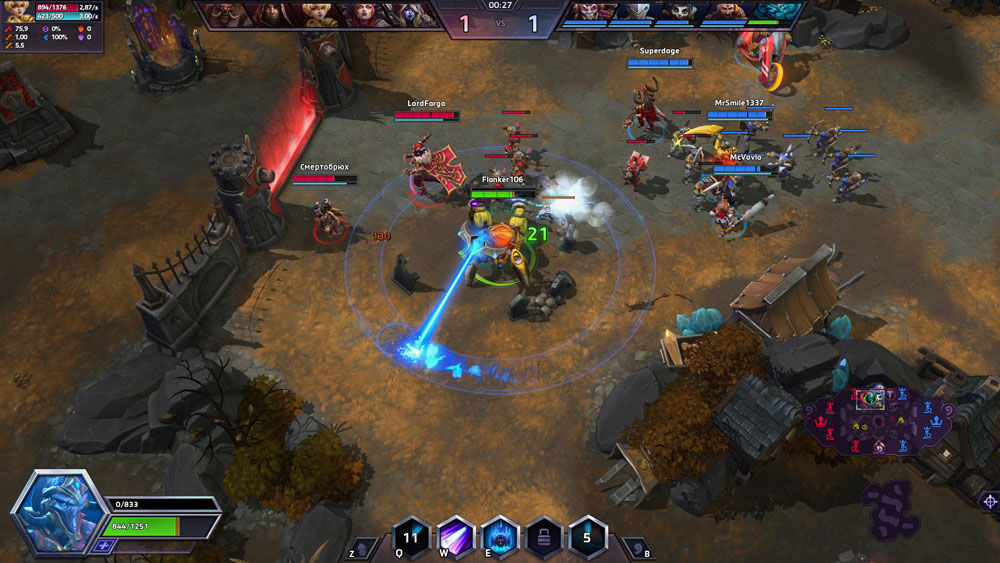Image resolution: width=1000 pixels, height=563 pixels.
Task: Select the blonde hero portrait on red team
Action: (319, 14)
